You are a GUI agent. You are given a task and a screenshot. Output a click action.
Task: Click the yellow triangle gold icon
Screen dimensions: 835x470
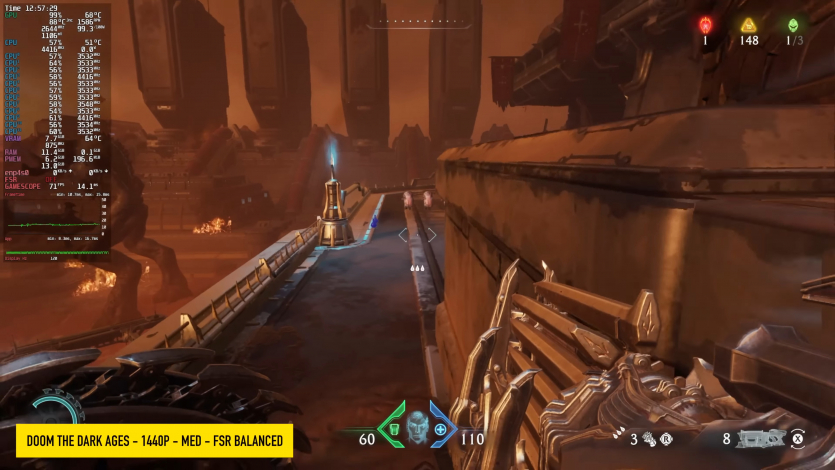point(748,25)
